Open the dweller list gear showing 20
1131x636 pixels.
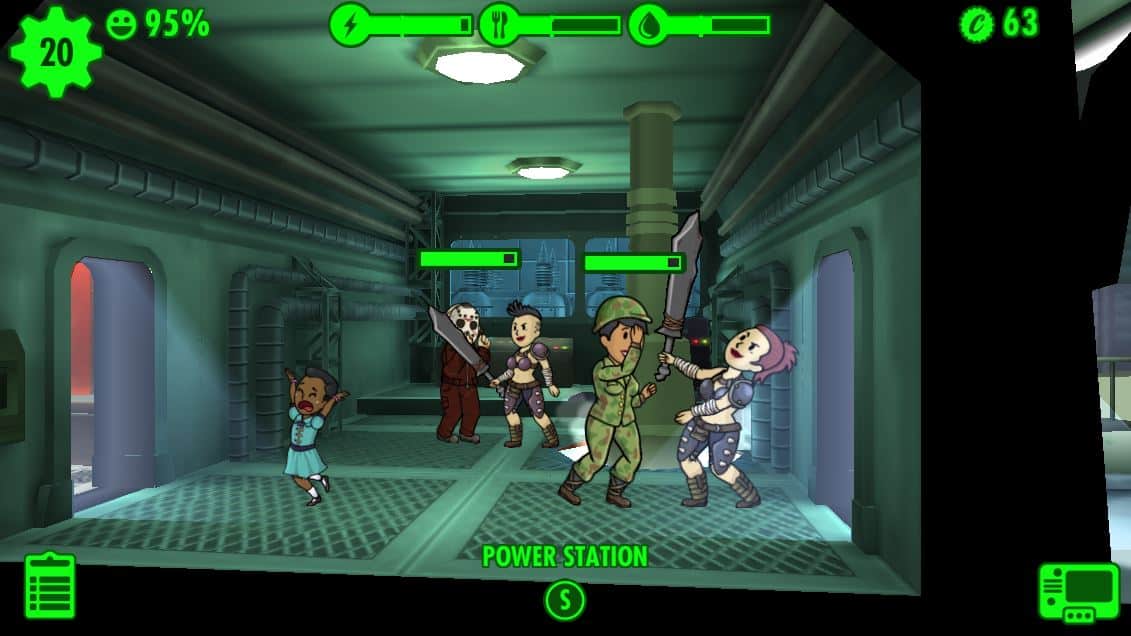pyautogui.click(x=56, y=52)
